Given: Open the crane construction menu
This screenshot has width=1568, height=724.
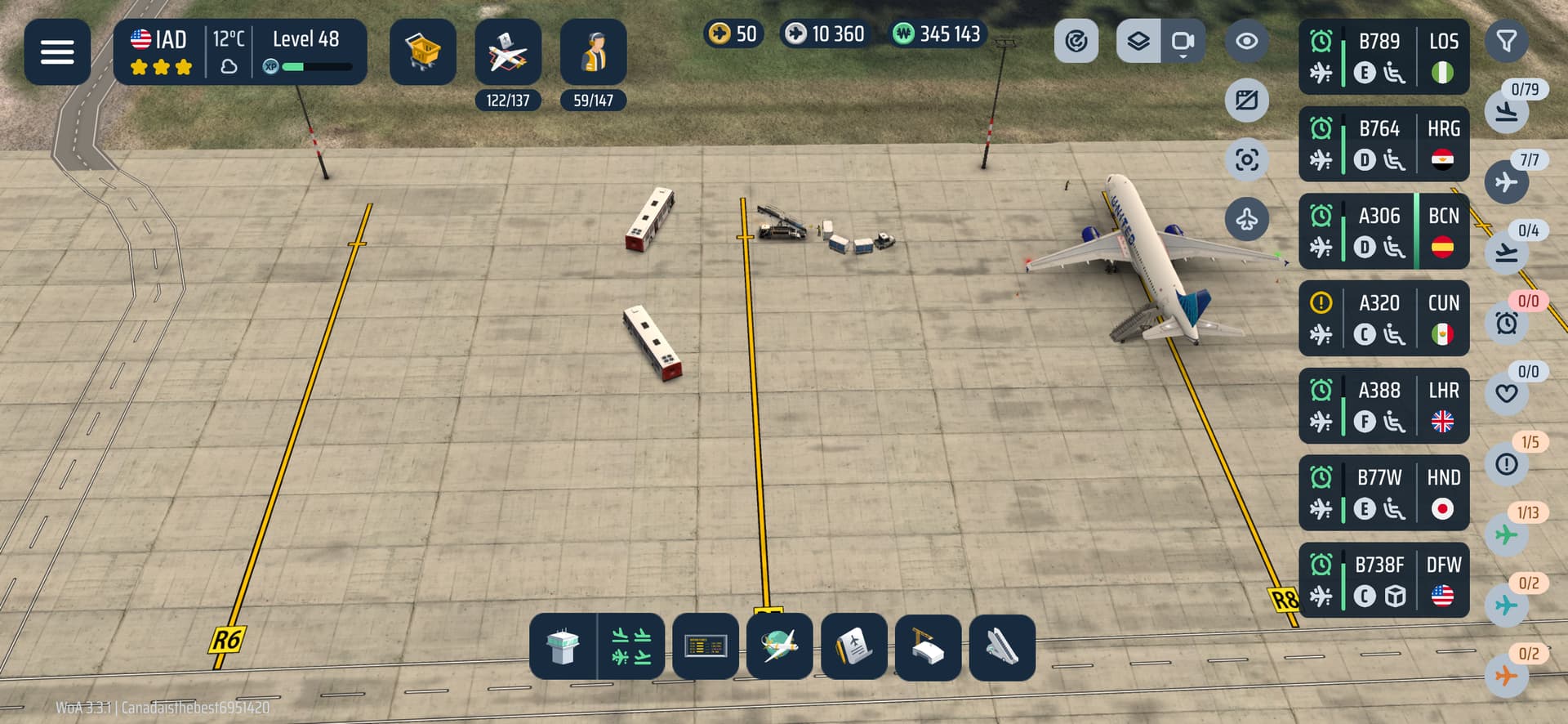Looking at the screenshot, I should (928, 646).
